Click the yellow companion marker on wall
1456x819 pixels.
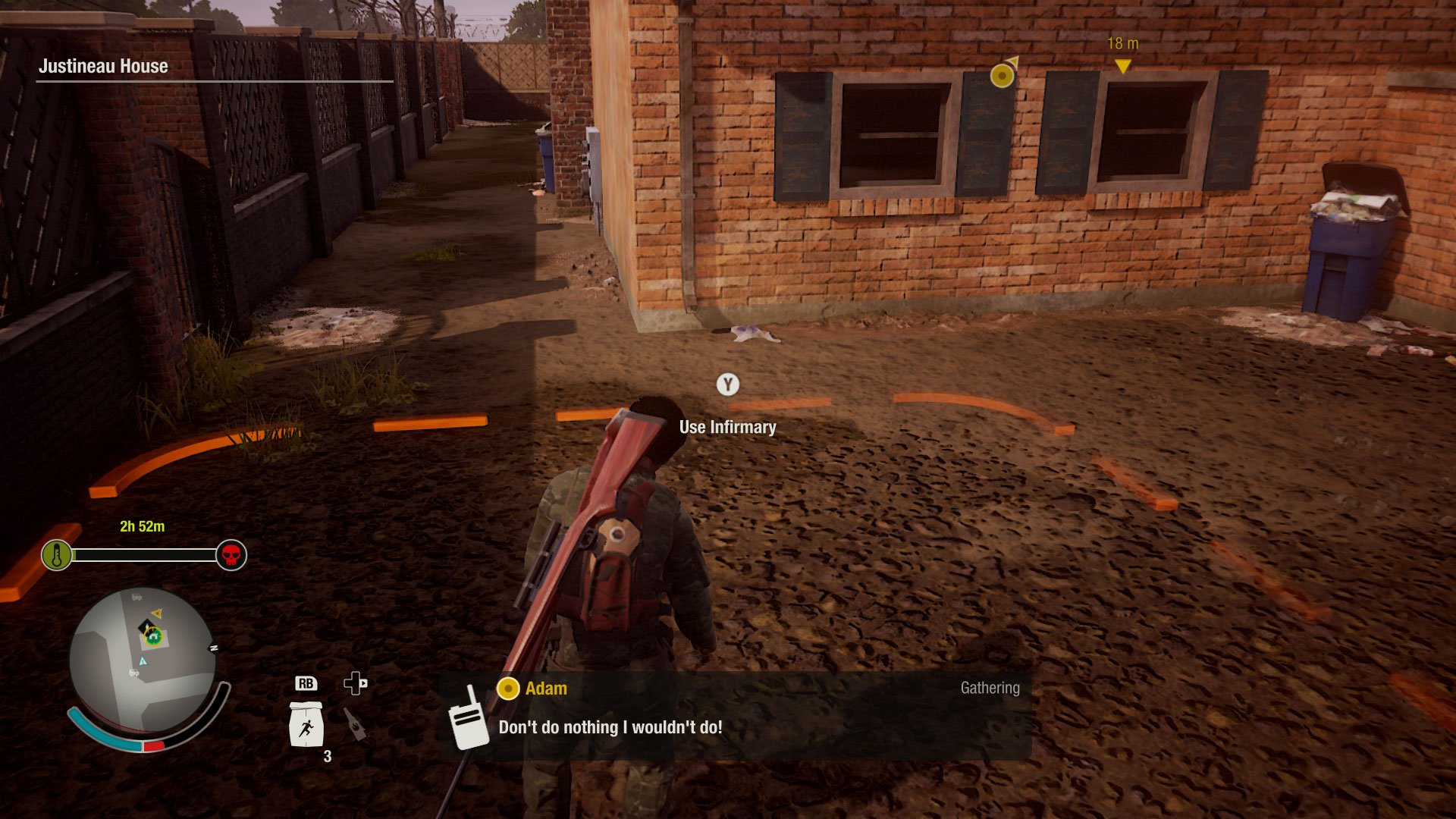(x=1003, y=75)
